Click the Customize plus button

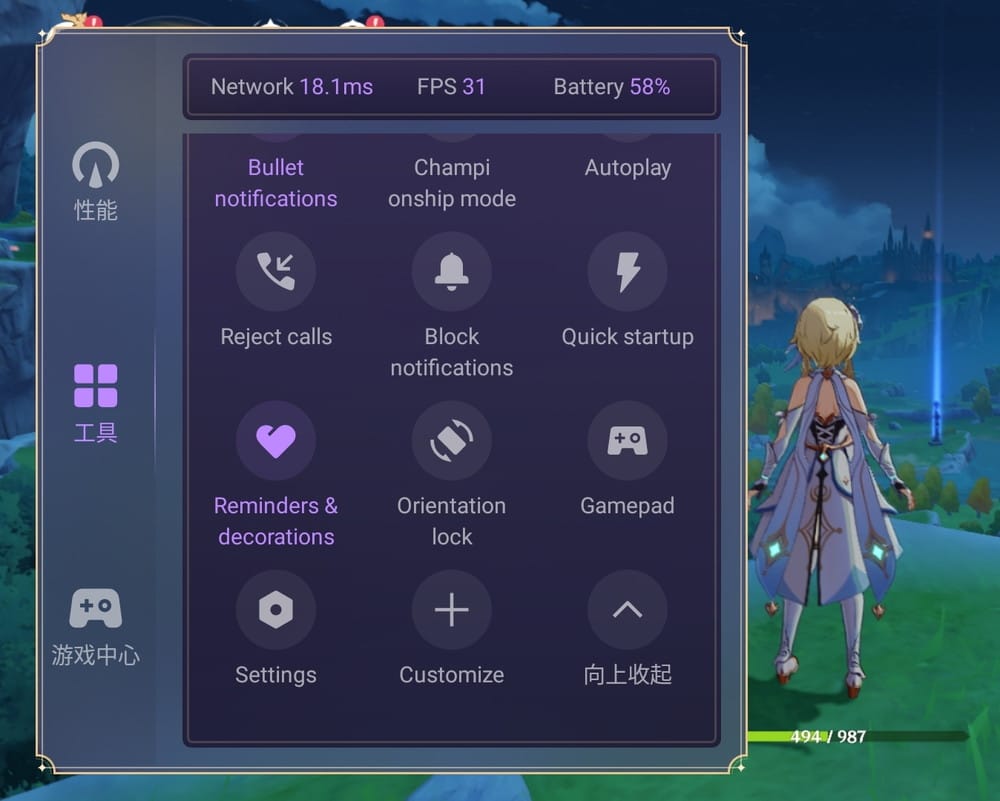coord(452,610)
